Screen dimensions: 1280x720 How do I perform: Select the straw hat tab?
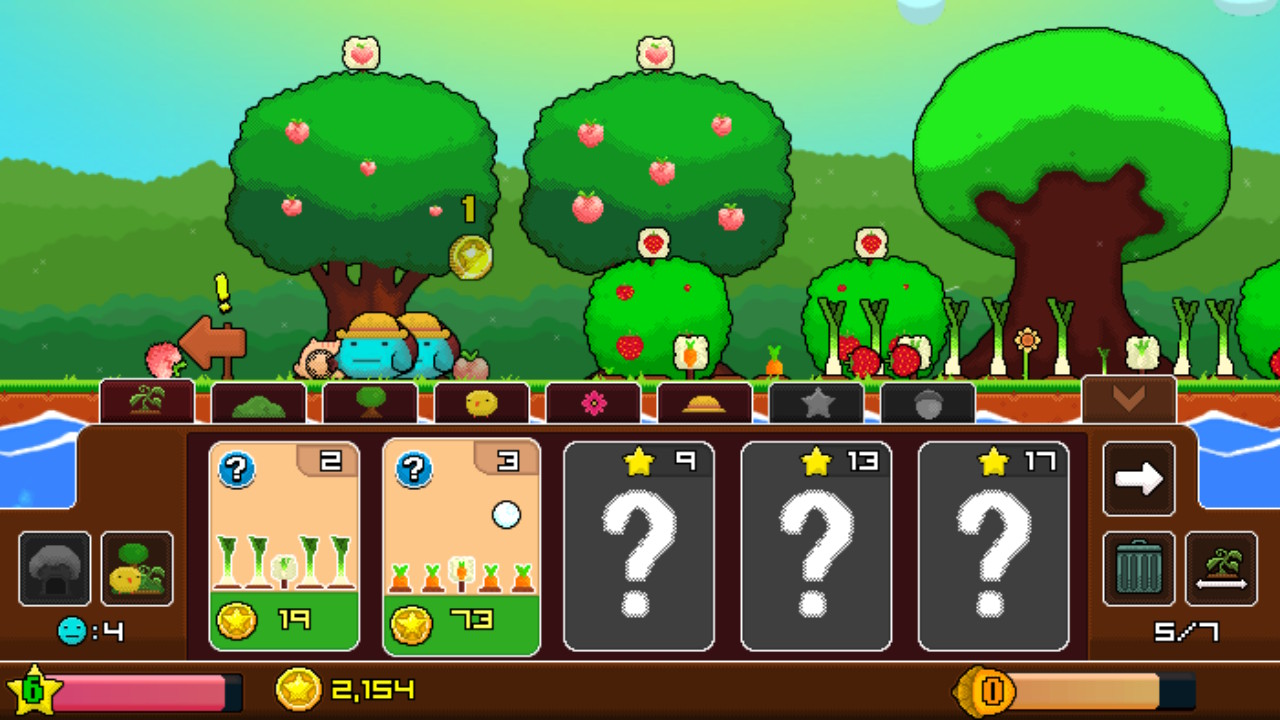(704, 403)
